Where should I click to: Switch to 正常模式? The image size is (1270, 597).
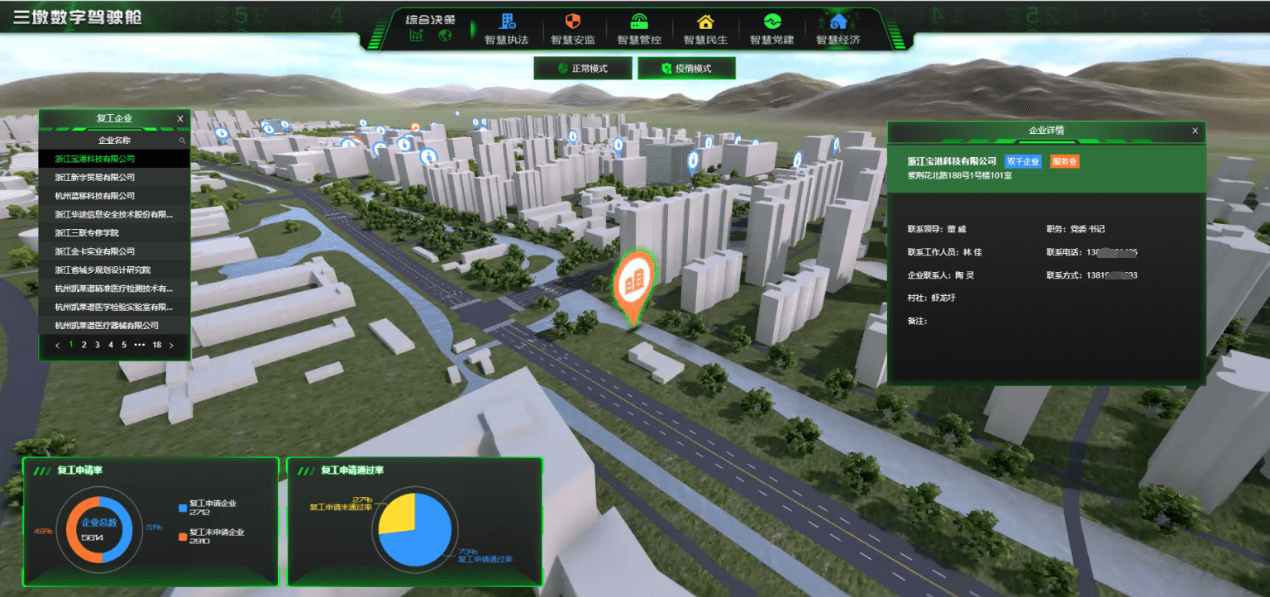click(x=585, y=68)
